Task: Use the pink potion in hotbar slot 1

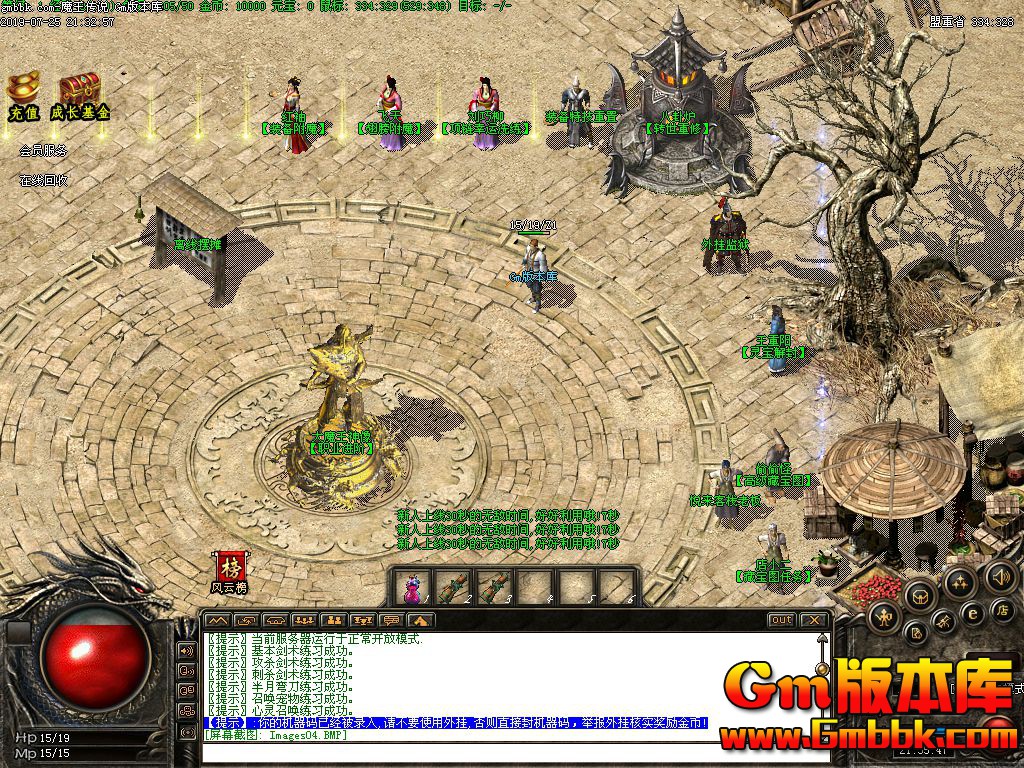Action: 411,586
